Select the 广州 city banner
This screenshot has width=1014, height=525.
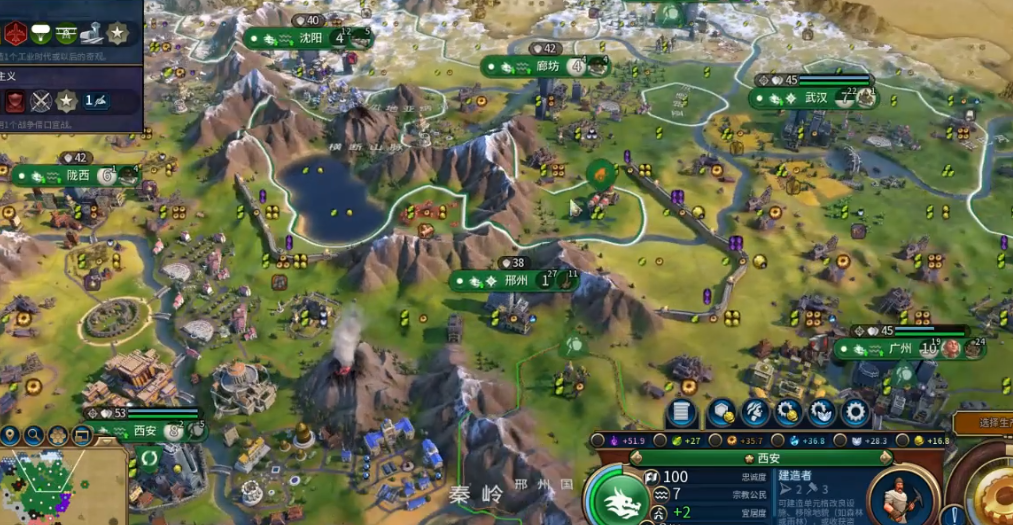click(x=899, y=349)
